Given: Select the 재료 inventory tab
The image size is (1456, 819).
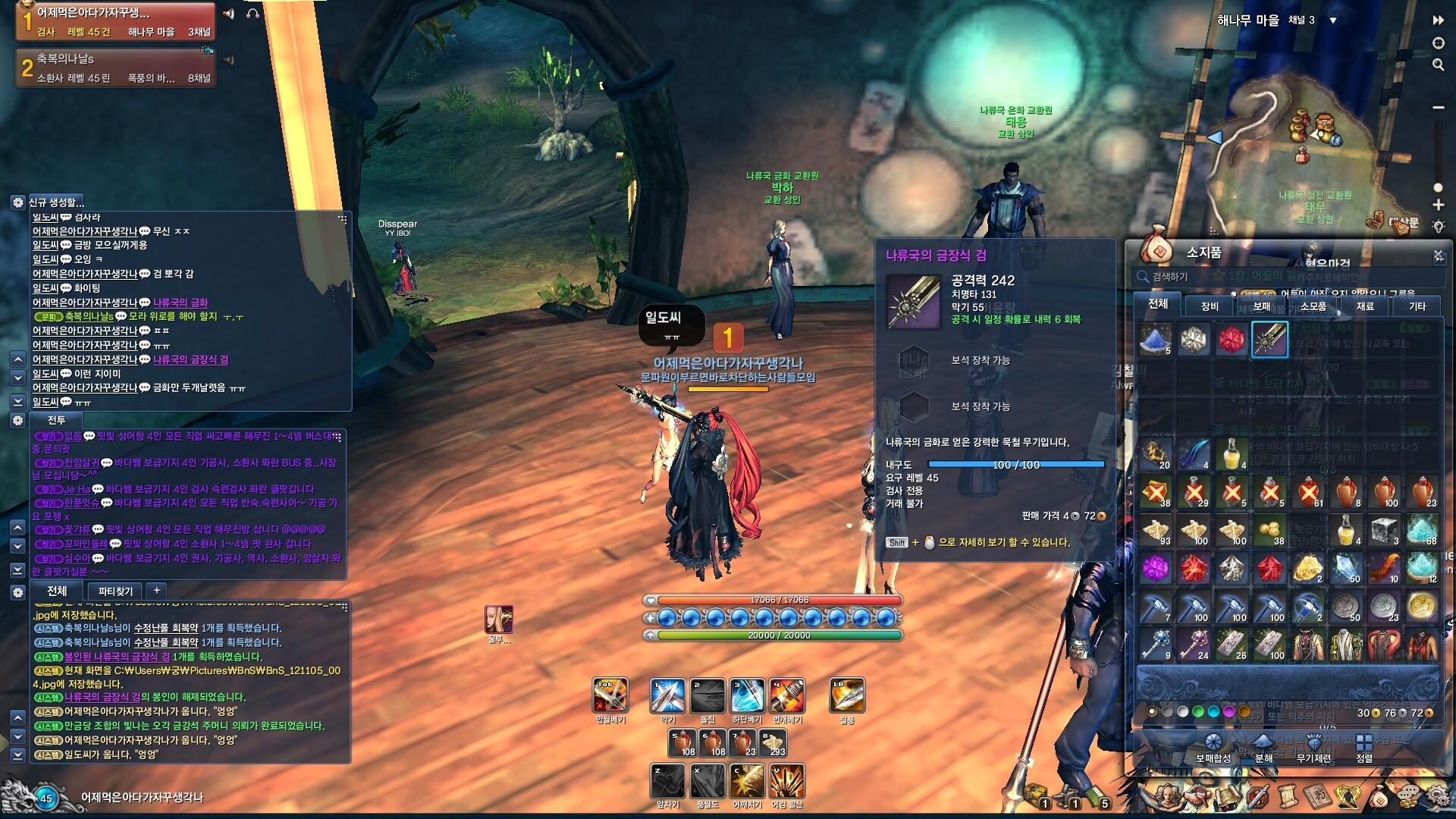Looking at the screenshot, I should point(1365,306).
